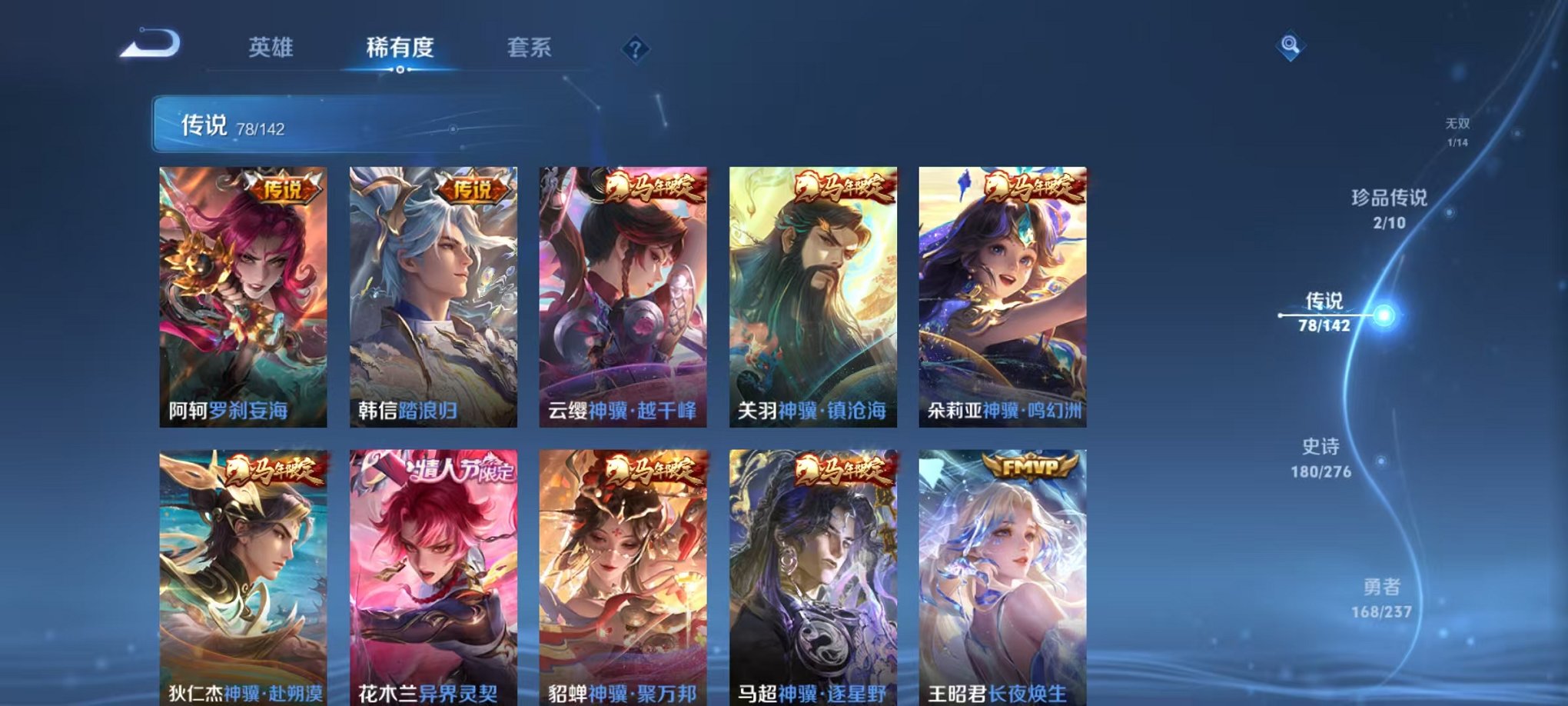Switch to the 套系 tab
Viewport: 1568px width, 706px height.
coord(533,46)
